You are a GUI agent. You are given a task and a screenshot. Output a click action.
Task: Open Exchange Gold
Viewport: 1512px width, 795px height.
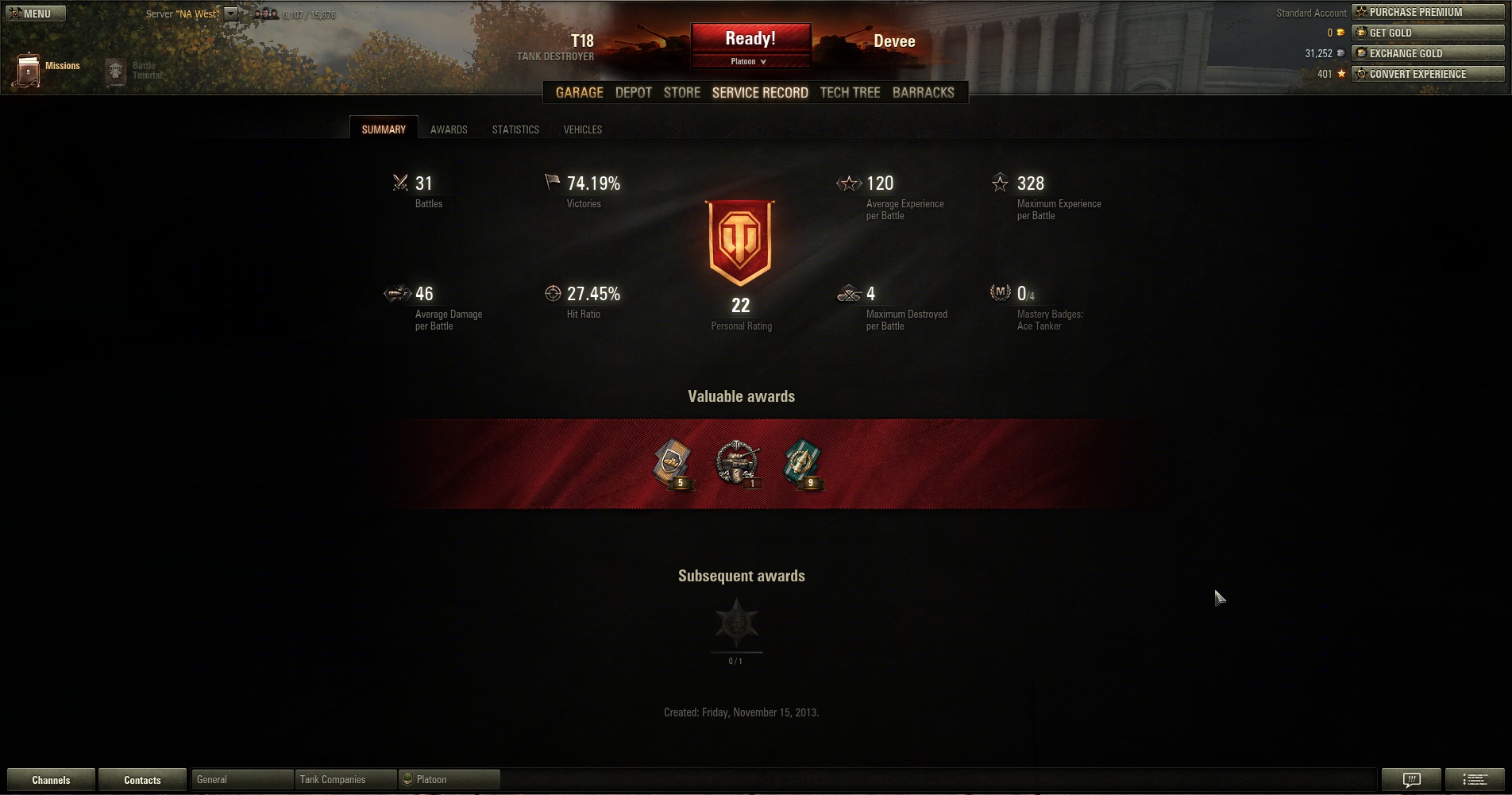click(x=1427, y=53)
